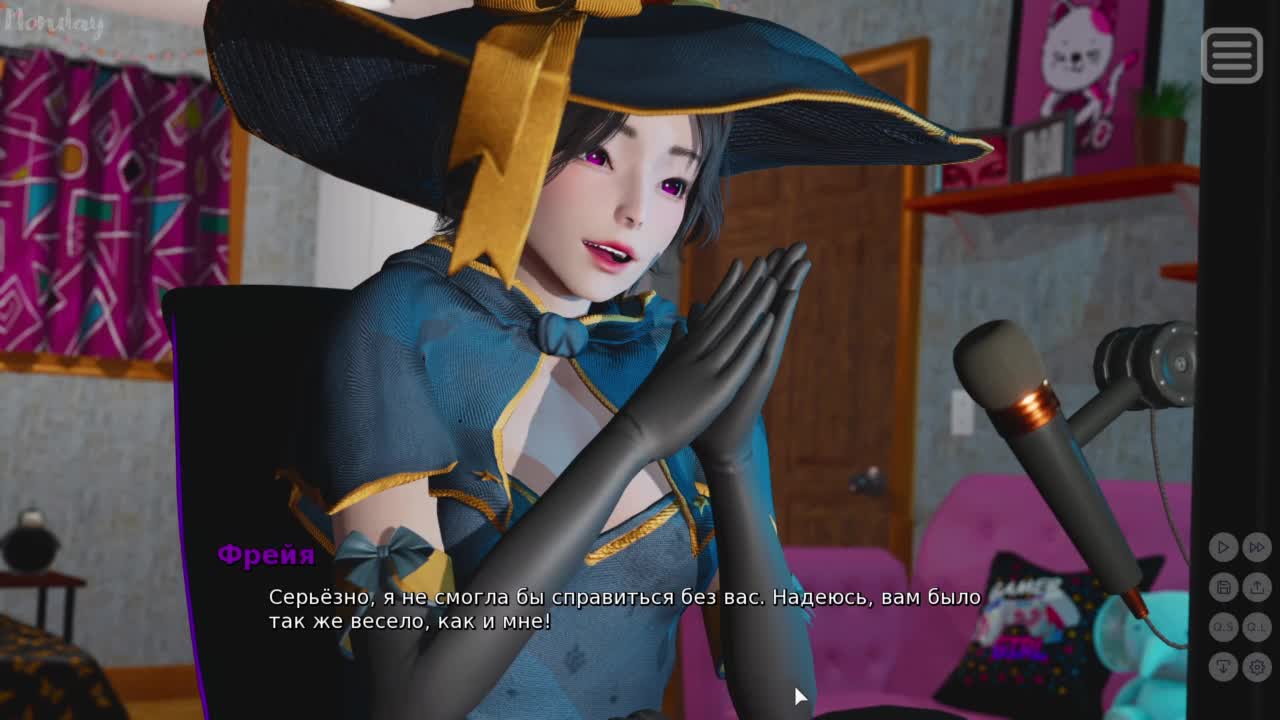Screen dimensions: 1280x720
Task: Advance Freya's dialogue text
Action: click(624, 609)
